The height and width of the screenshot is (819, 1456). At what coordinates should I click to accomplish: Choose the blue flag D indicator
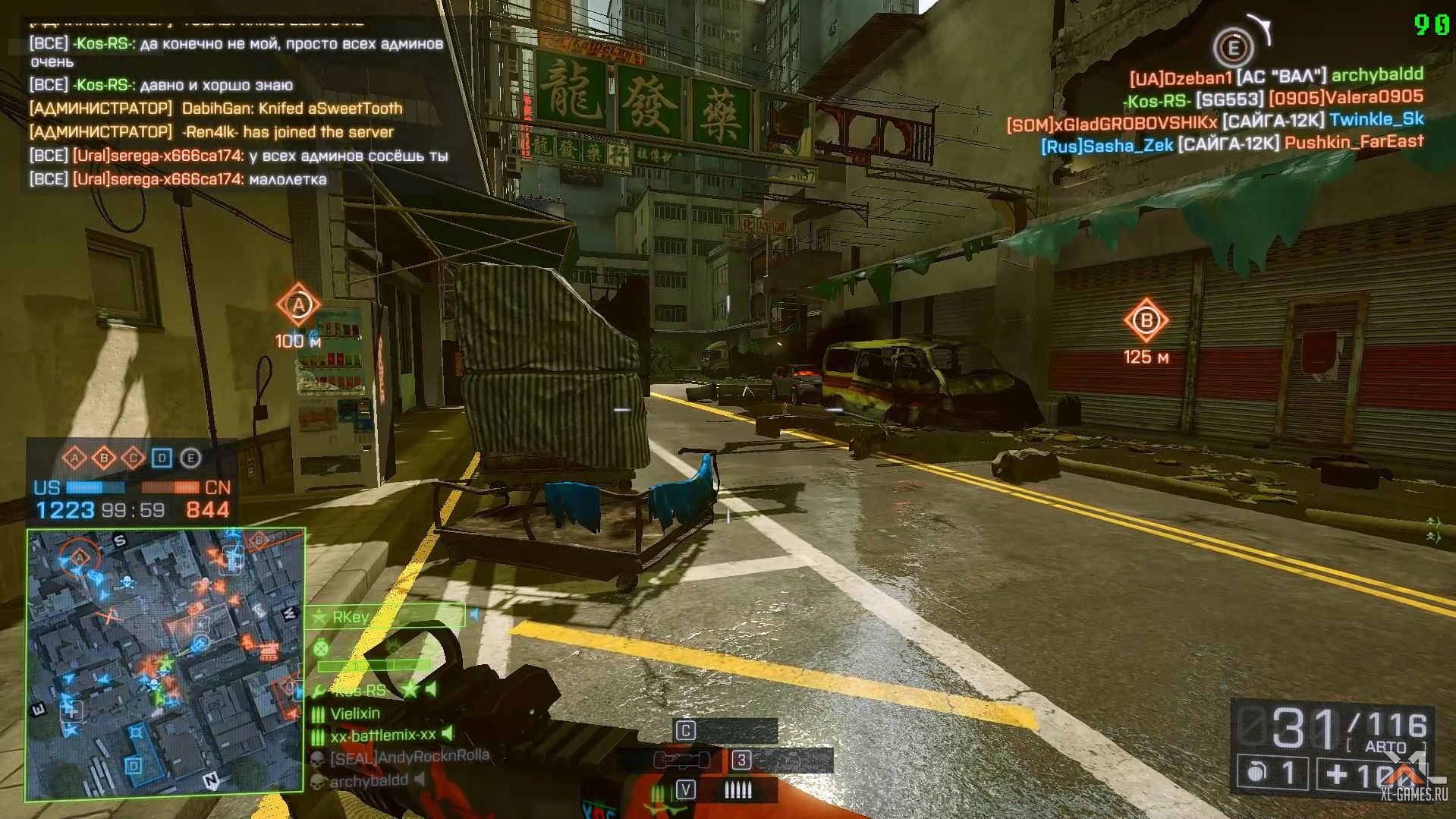(162, 458)
